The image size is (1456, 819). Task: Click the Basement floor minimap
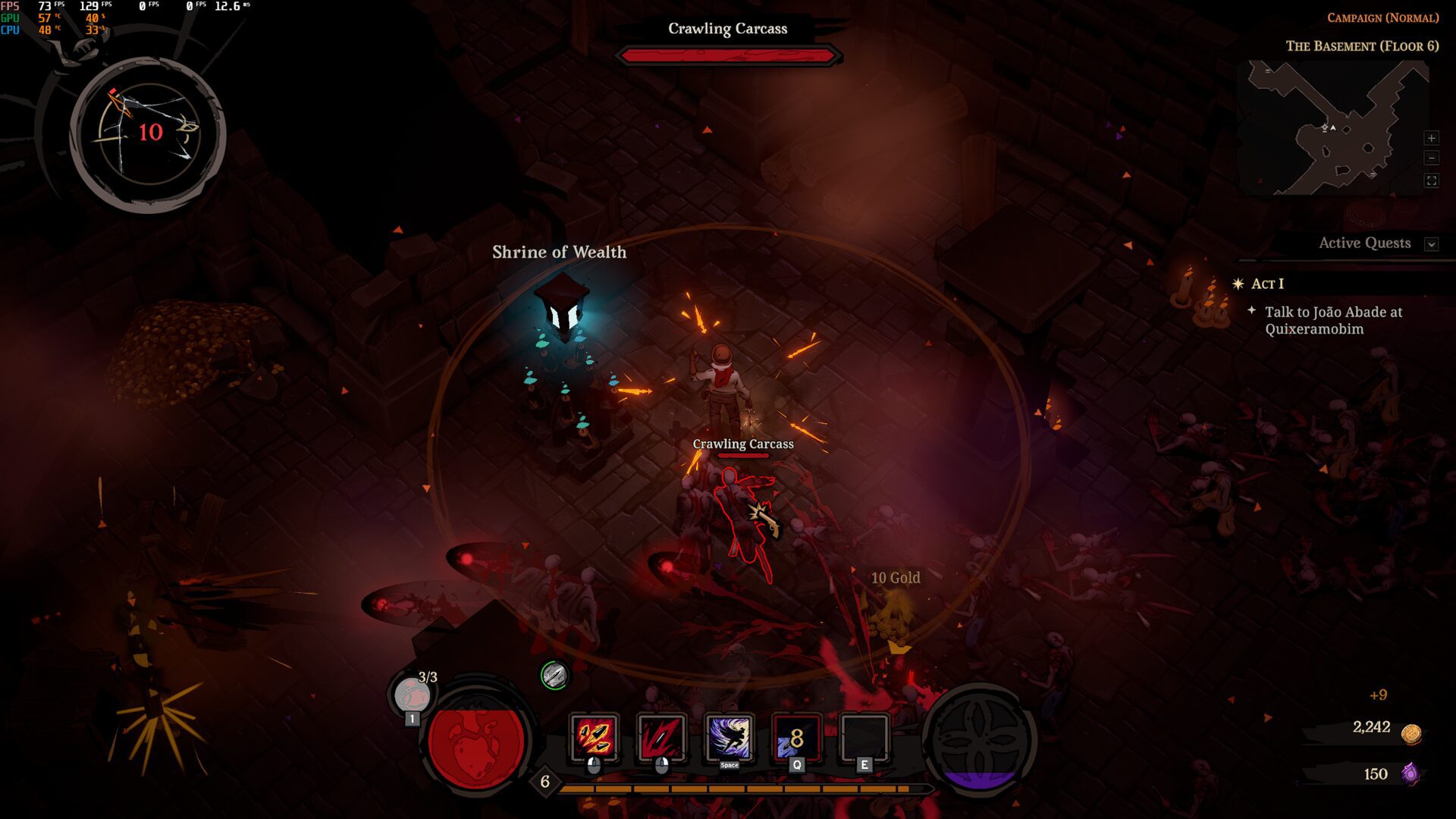1335,129
